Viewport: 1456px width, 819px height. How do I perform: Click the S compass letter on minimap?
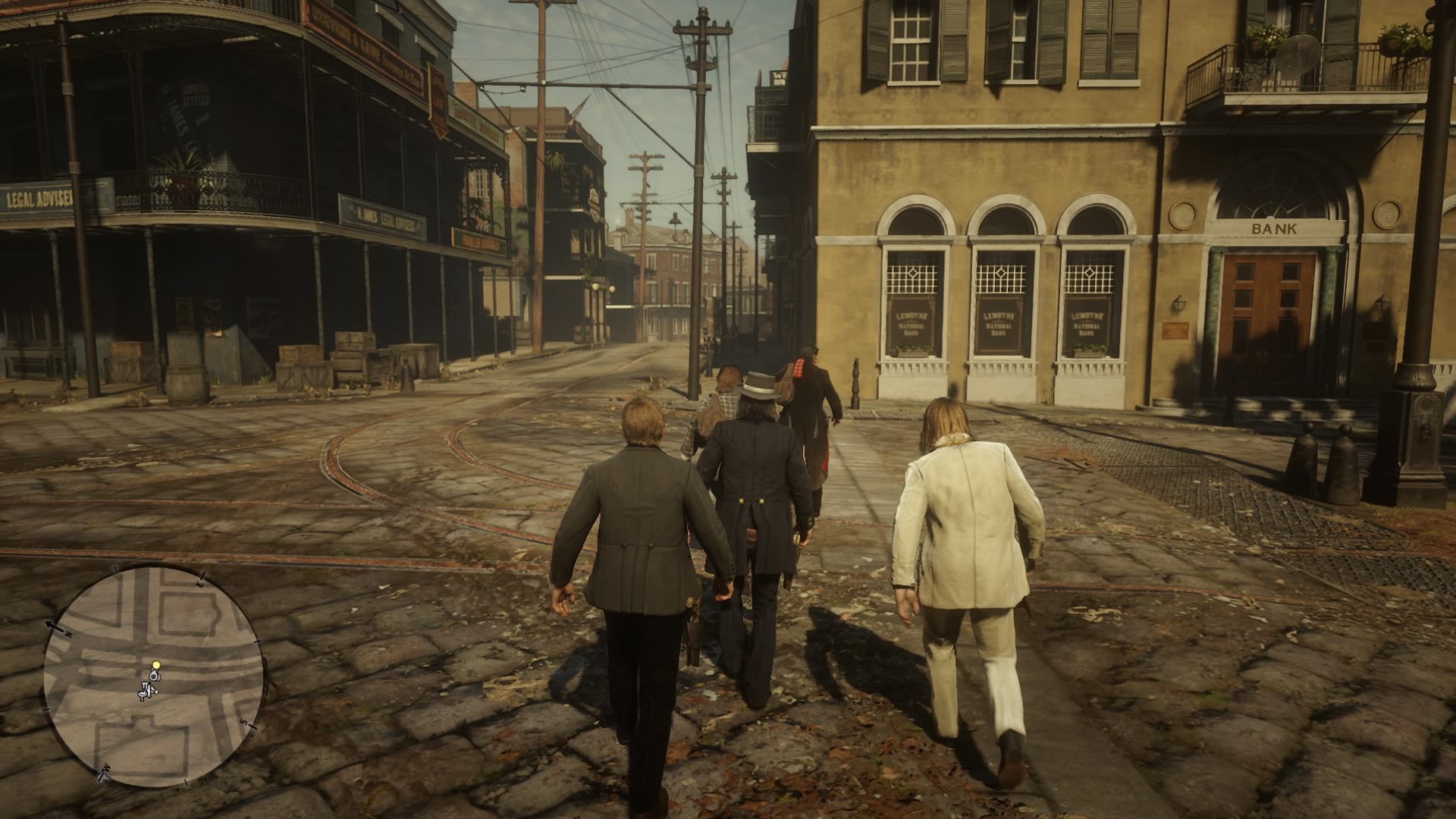(243, 722)
